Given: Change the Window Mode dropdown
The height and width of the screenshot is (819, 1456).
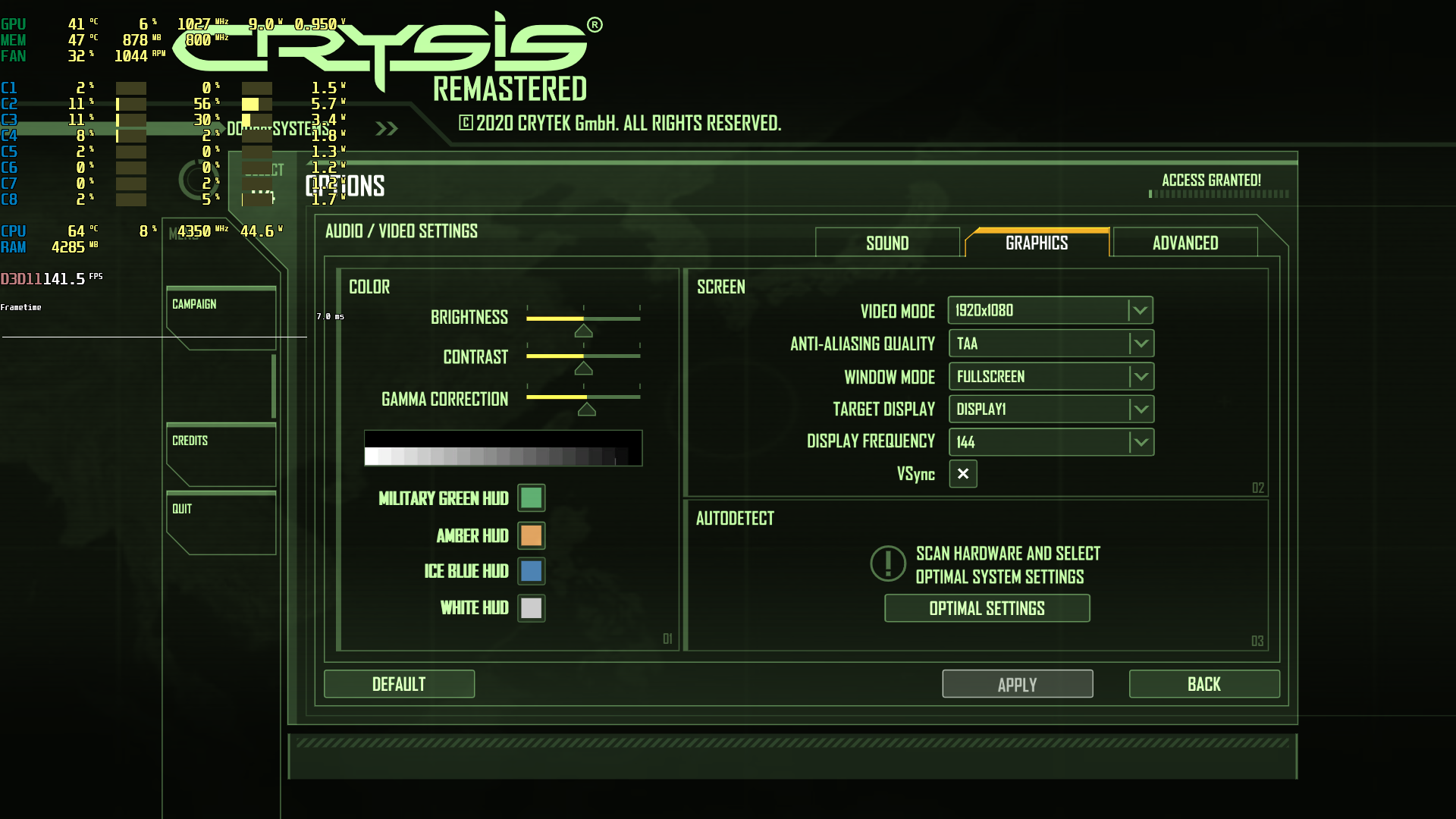Looking at the screenshot, I should pyautogui.click(x=1051, y=377).
